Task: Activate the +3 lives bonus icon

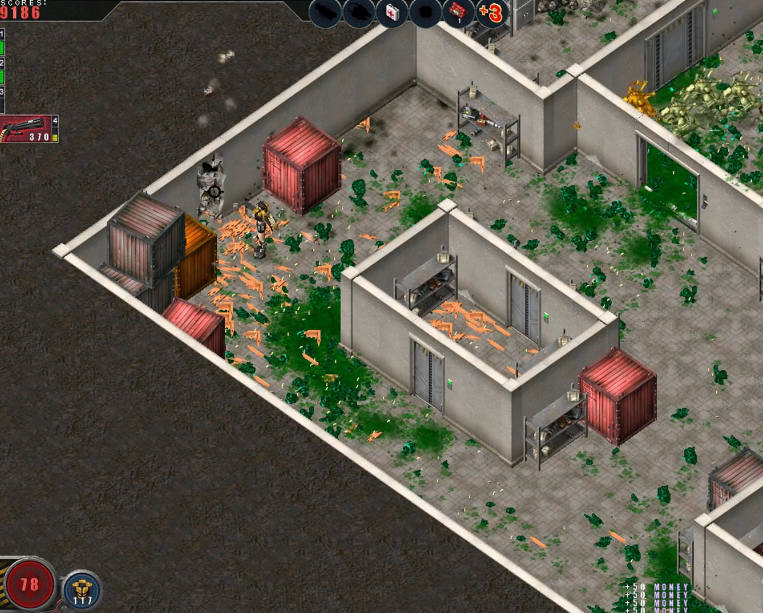Action: click(x=491, y=13)
